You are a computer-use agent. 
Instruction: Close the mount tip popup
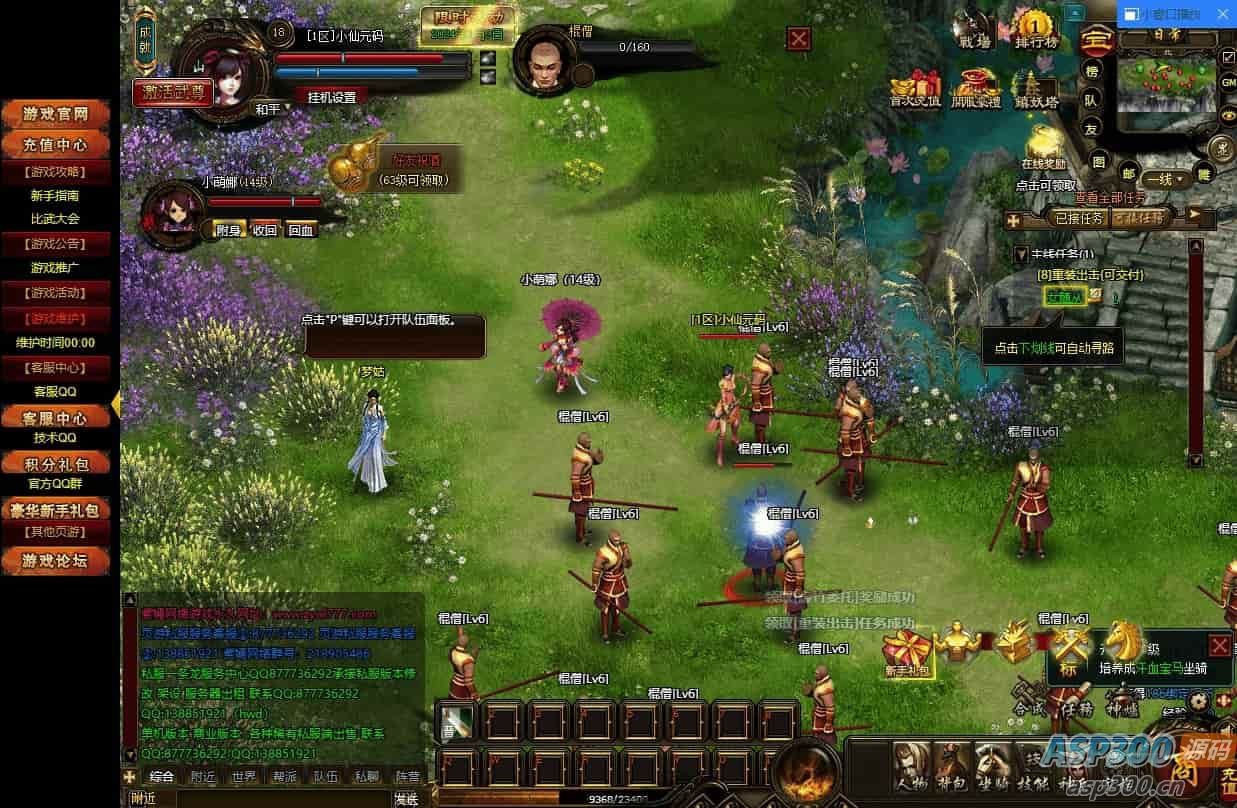pyautogui.click(x=1219, y=645)
